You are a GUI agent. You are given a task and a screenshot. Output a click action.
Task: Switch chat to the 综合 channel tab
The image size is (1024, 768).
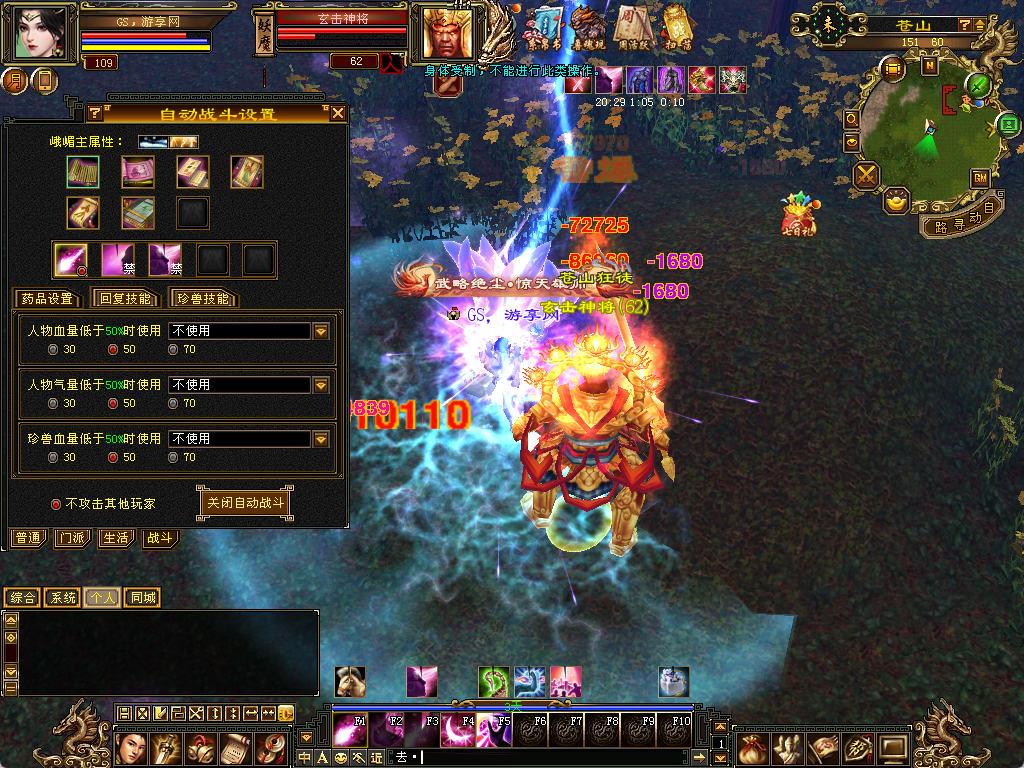[22, 598]
